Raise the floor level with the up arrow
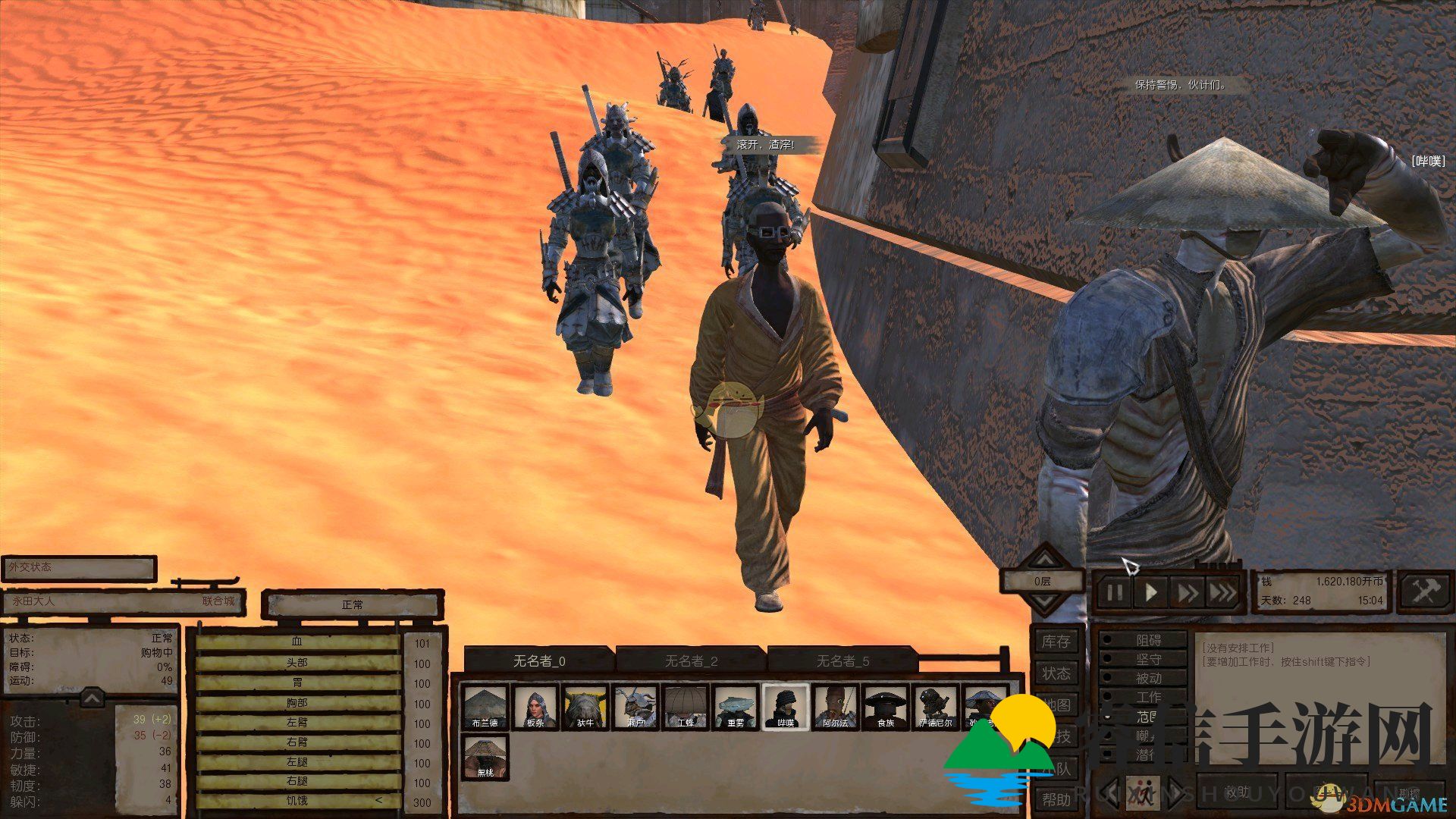Image resolution: width=1456 pixels, height=819 pixels. tap(1045, 560)
